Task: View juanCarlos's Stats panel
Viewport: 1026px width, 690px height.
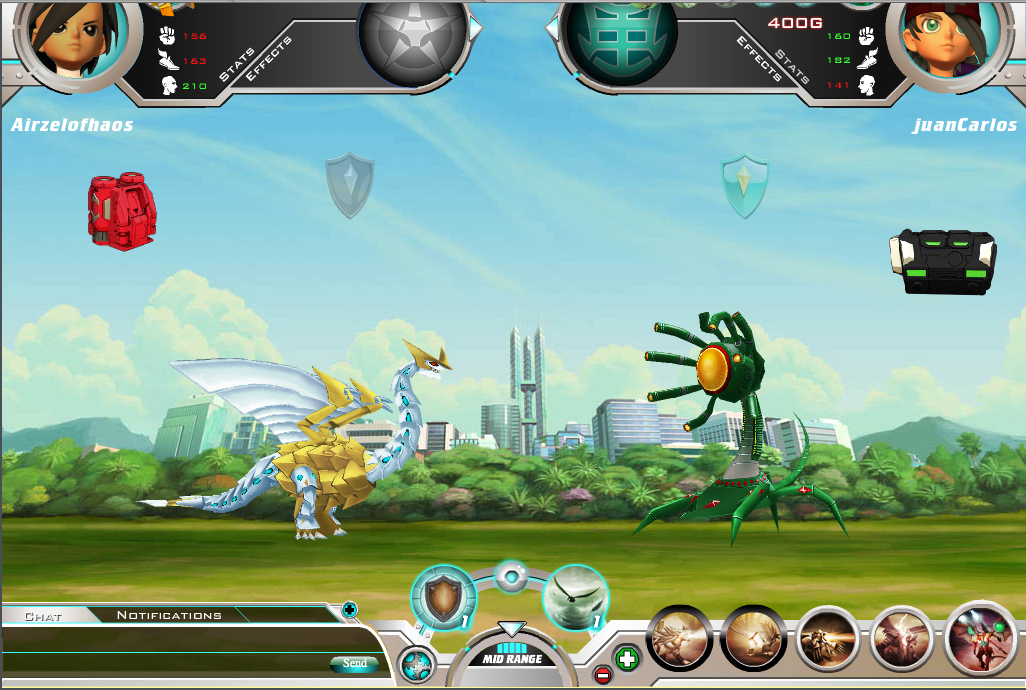Action: point(792,58)
